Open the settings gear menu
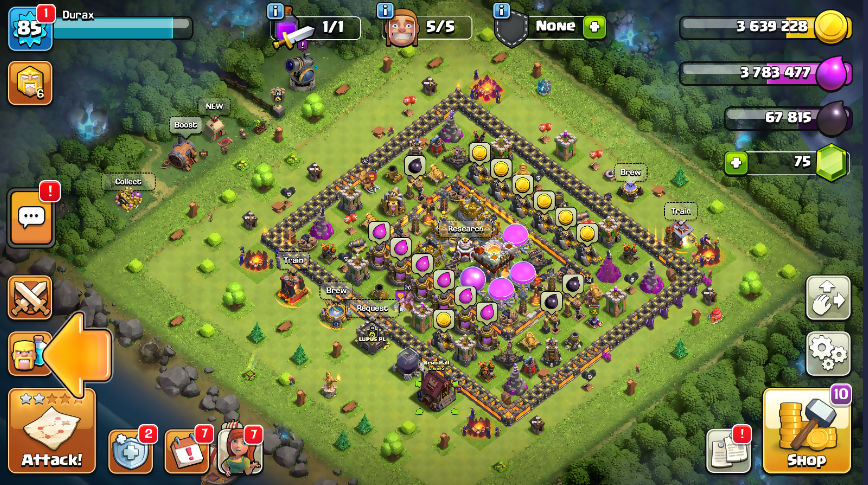This screenshot has height=485, width=868. click(x=827, y=353)
